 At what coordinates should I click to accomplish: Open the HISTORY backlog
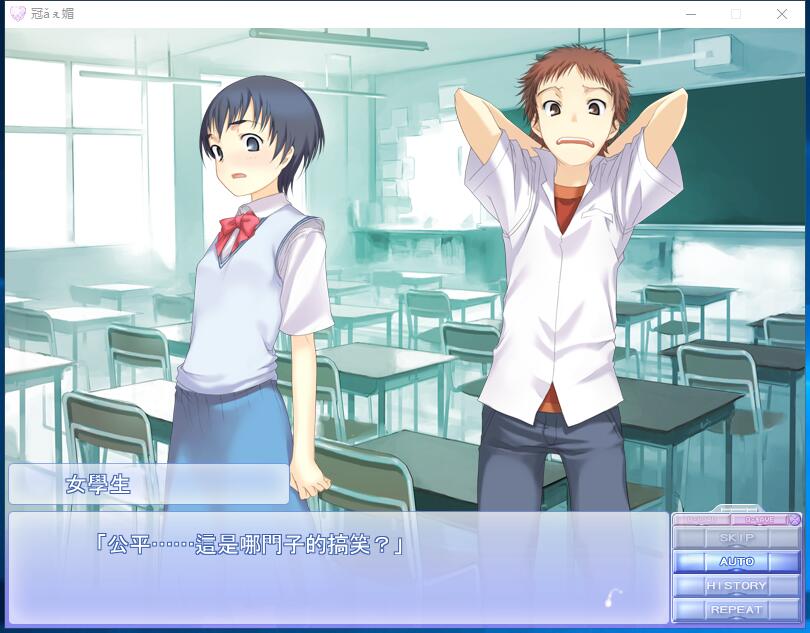click(x=737, y=586)
